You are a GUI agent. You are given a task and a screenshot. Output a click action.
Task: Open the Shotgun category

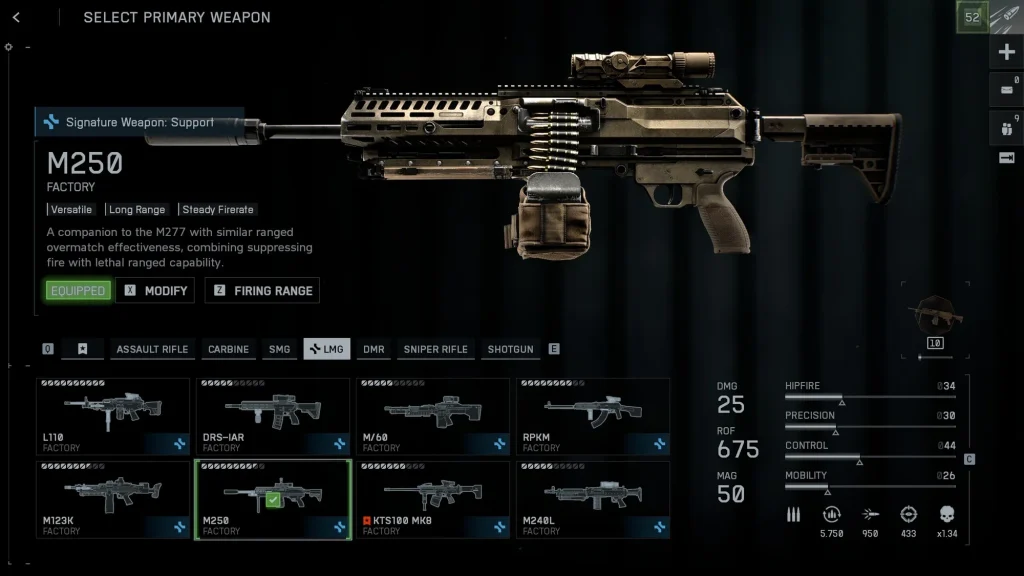[x=510, y=349]
